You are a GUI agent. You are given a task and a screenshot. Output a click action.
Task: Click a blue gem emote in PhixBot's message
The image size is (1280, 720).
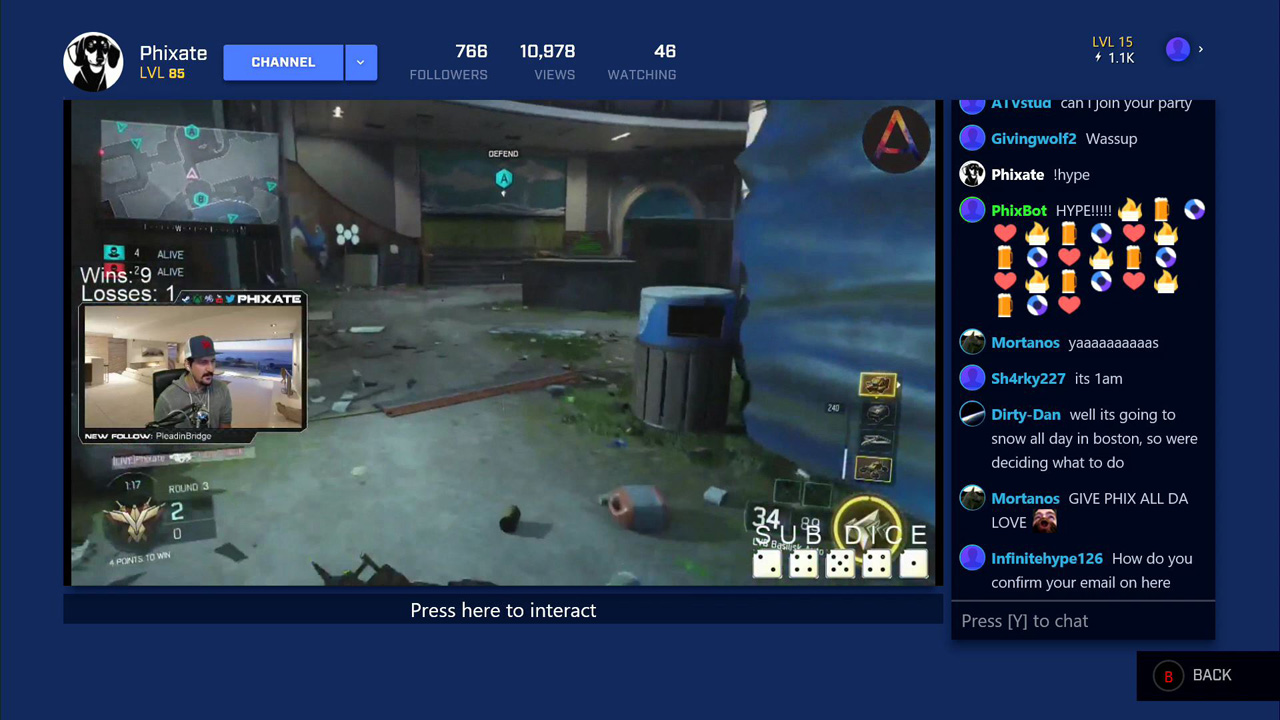pyautogui.click(x=1193, y=209)
